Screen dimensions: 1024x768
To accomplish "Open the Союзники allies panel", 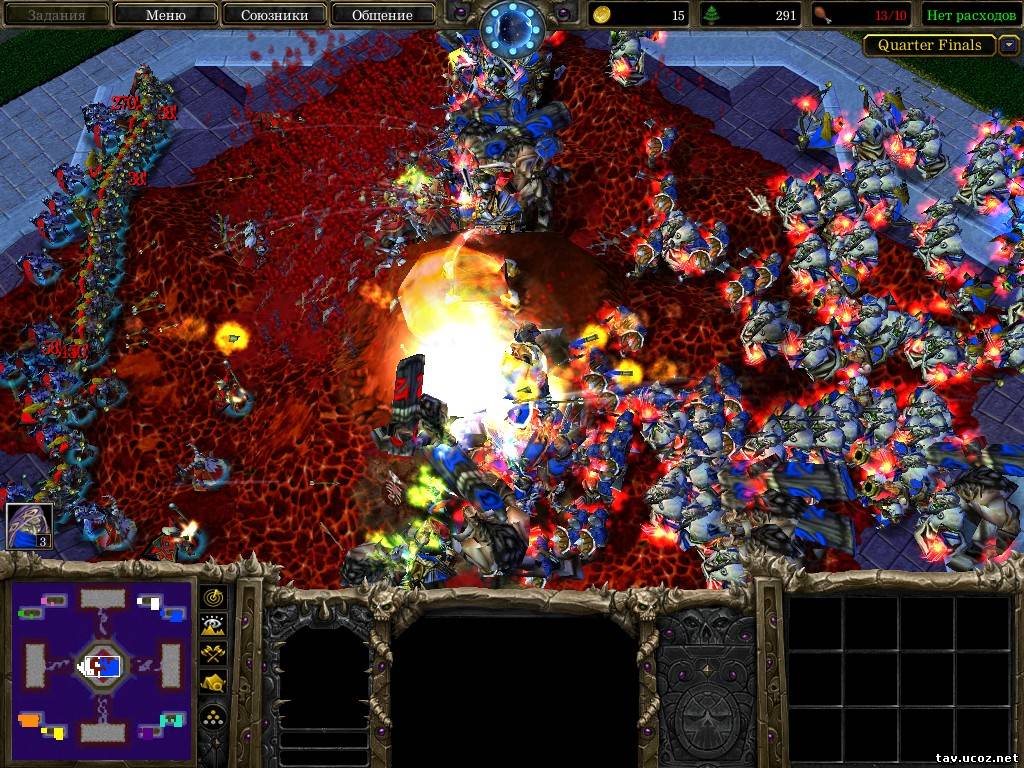I will [x=272, y=15].
